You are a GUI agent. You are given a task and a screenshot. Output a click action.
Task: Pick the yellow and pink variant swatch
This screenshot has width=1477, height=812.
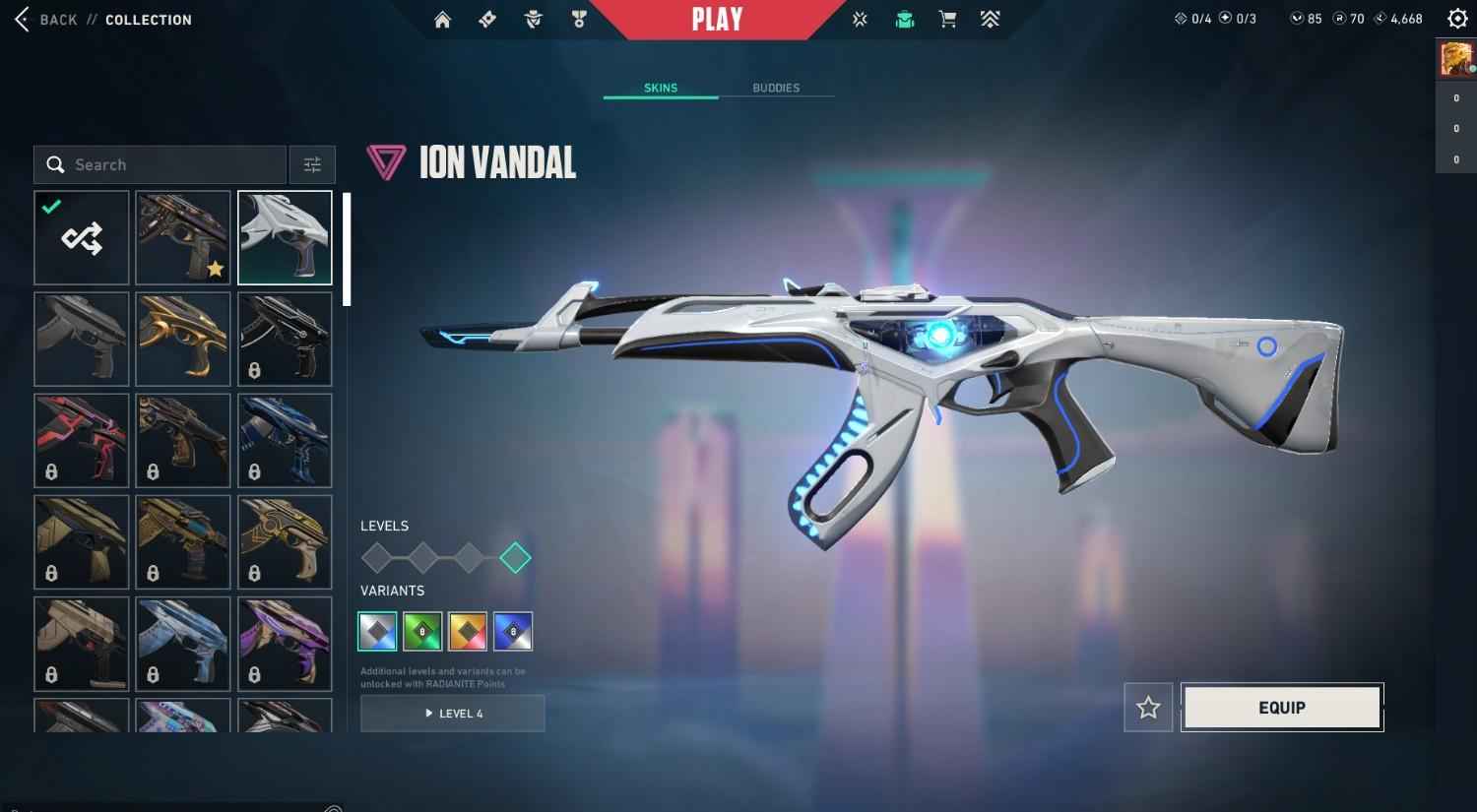pyautogui.click(x=468, y=632)
